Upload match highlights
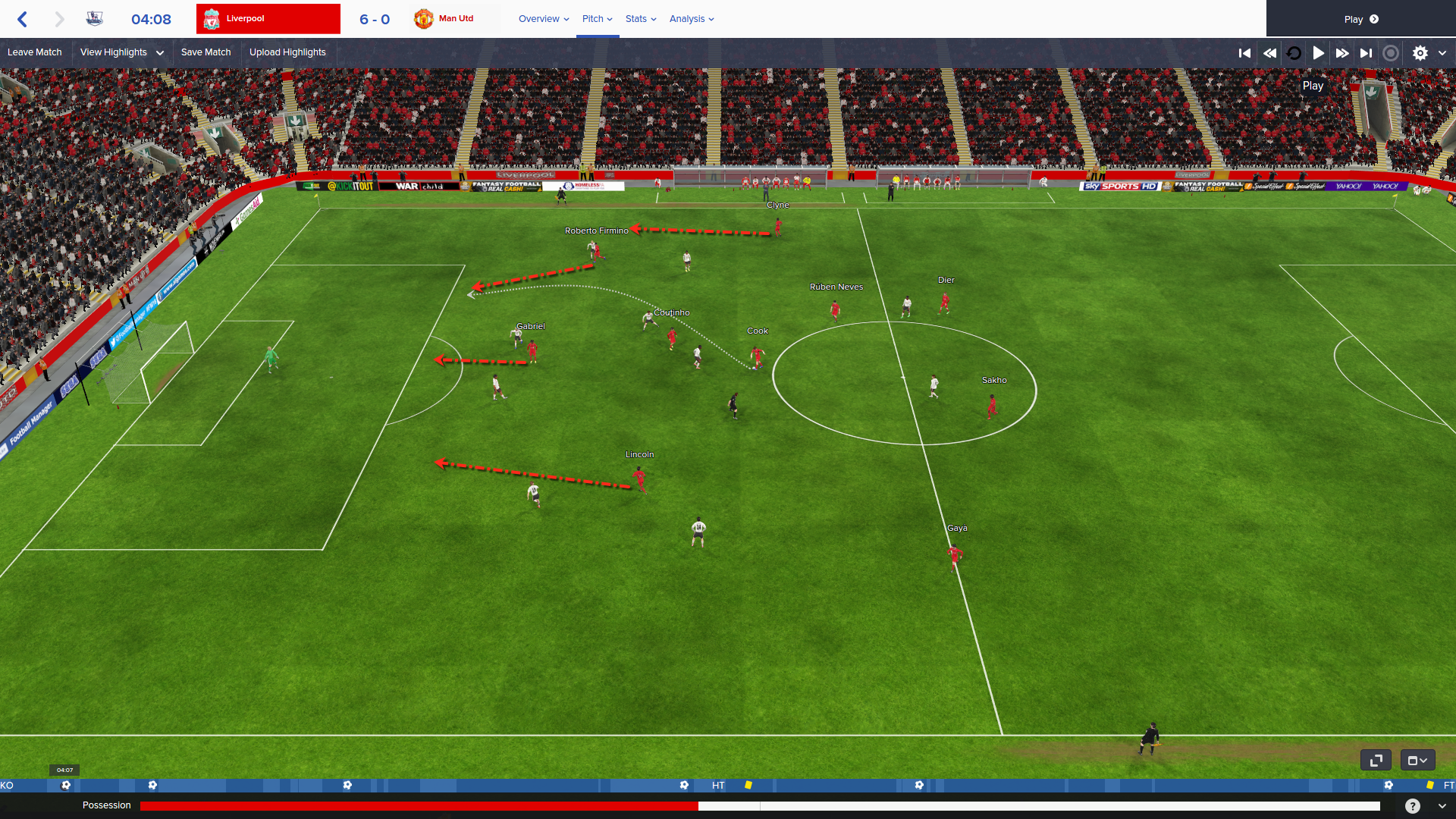The image size is (1456, 819). click(x=287, y=52)
